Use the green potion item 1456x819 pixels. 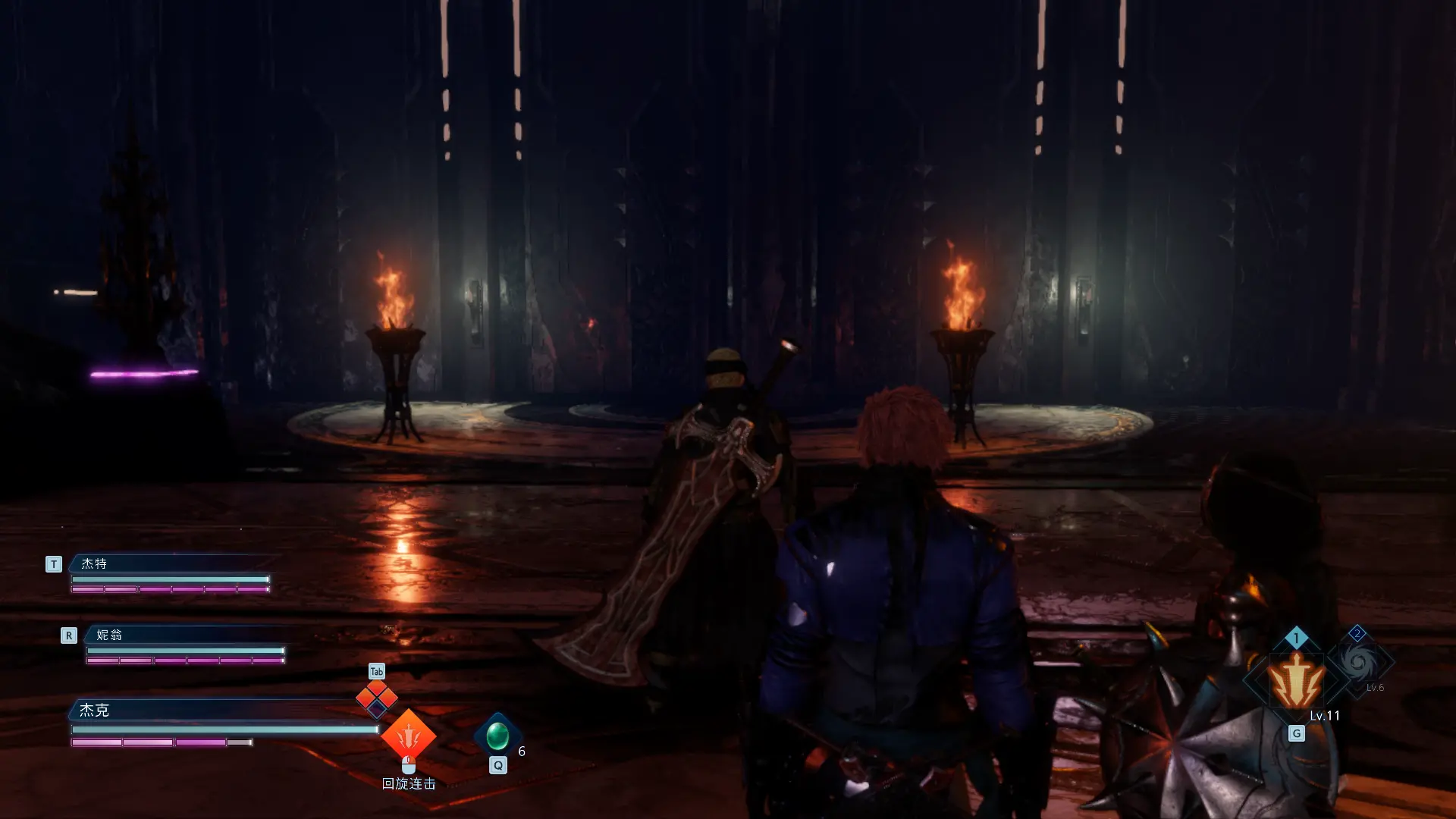pyautogui.click(x=497, y=736)
